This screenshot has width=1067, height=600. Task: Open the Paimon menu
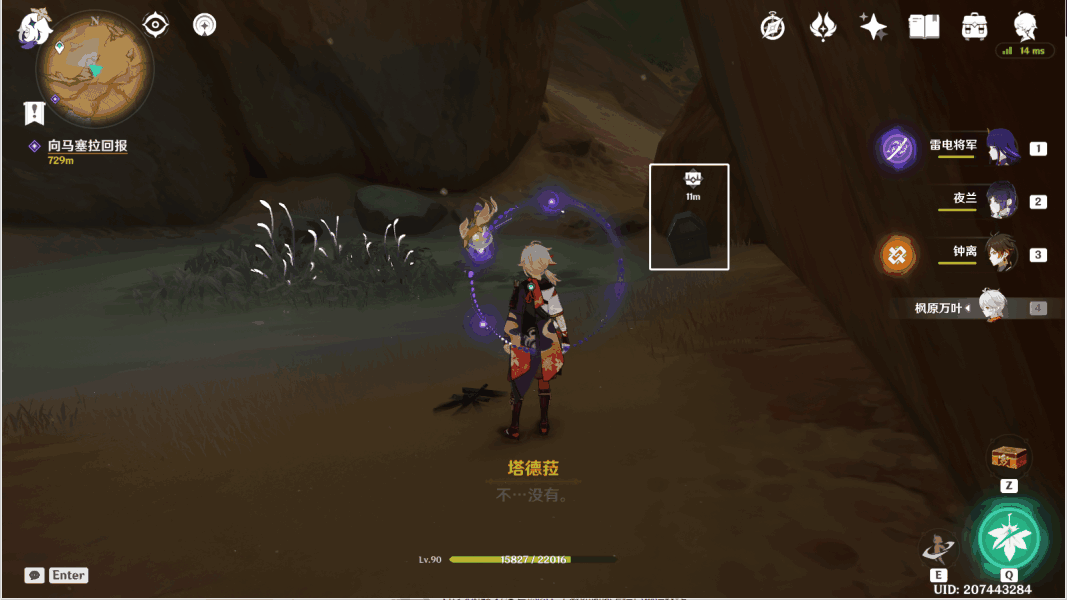pyautogui.click(x=35, y=28)
